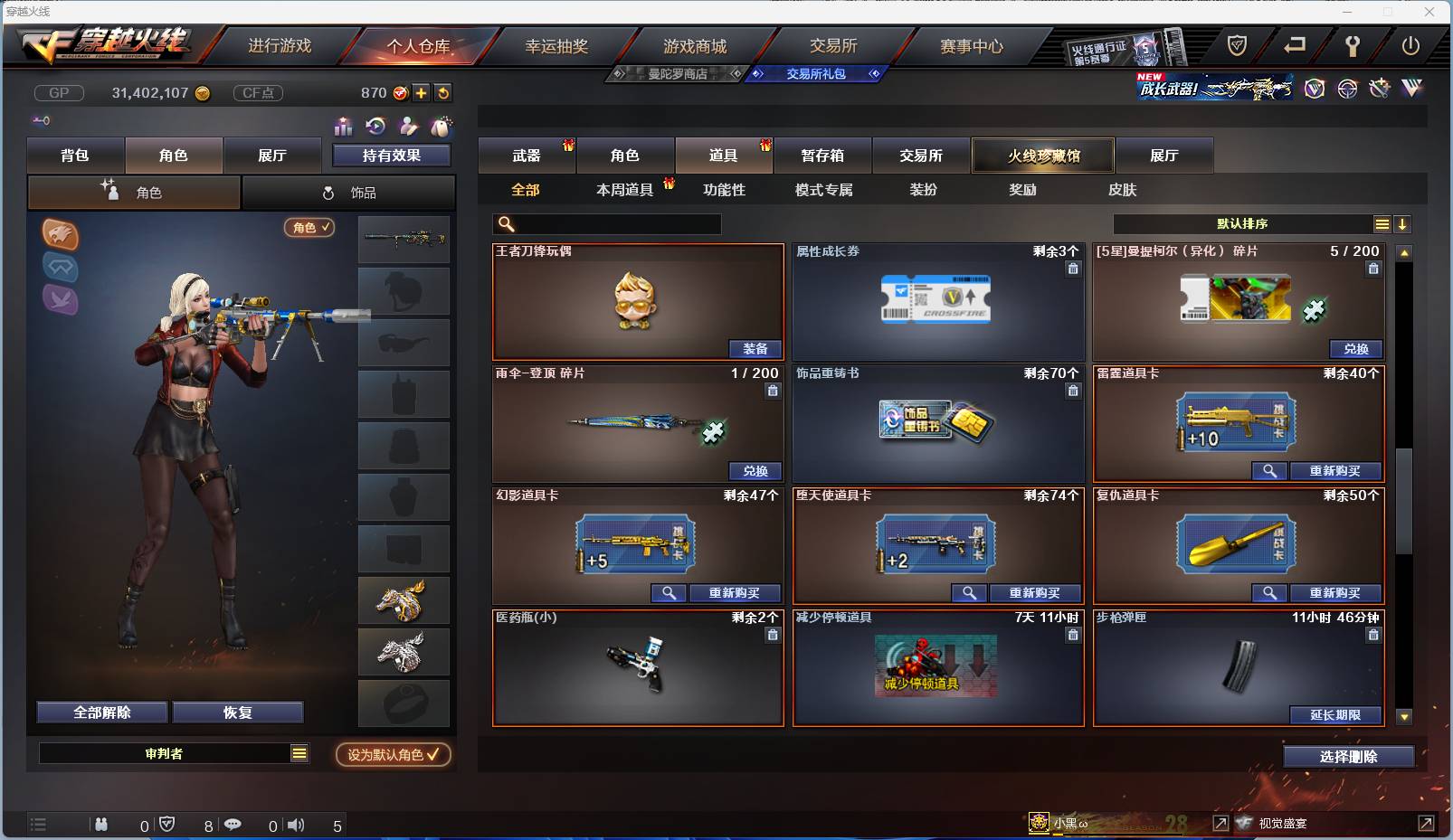Image resolution: width=1453 pixels, height=840 pixels.
Task: Toggle the shield icon in the bottom bar
Action: 166,825
